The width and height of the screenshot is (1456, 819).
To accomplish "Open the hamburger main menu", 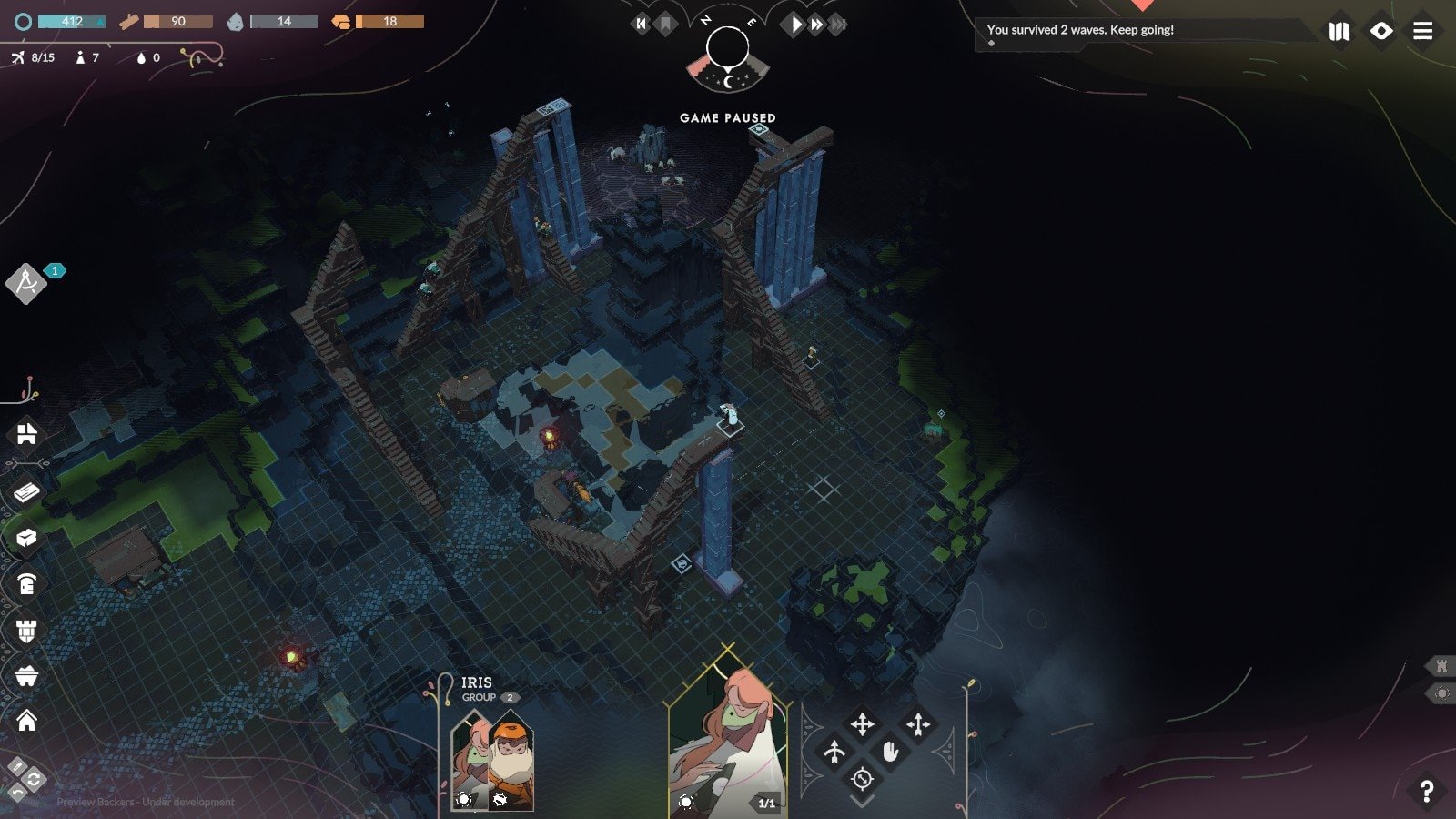I will 1422,31.
